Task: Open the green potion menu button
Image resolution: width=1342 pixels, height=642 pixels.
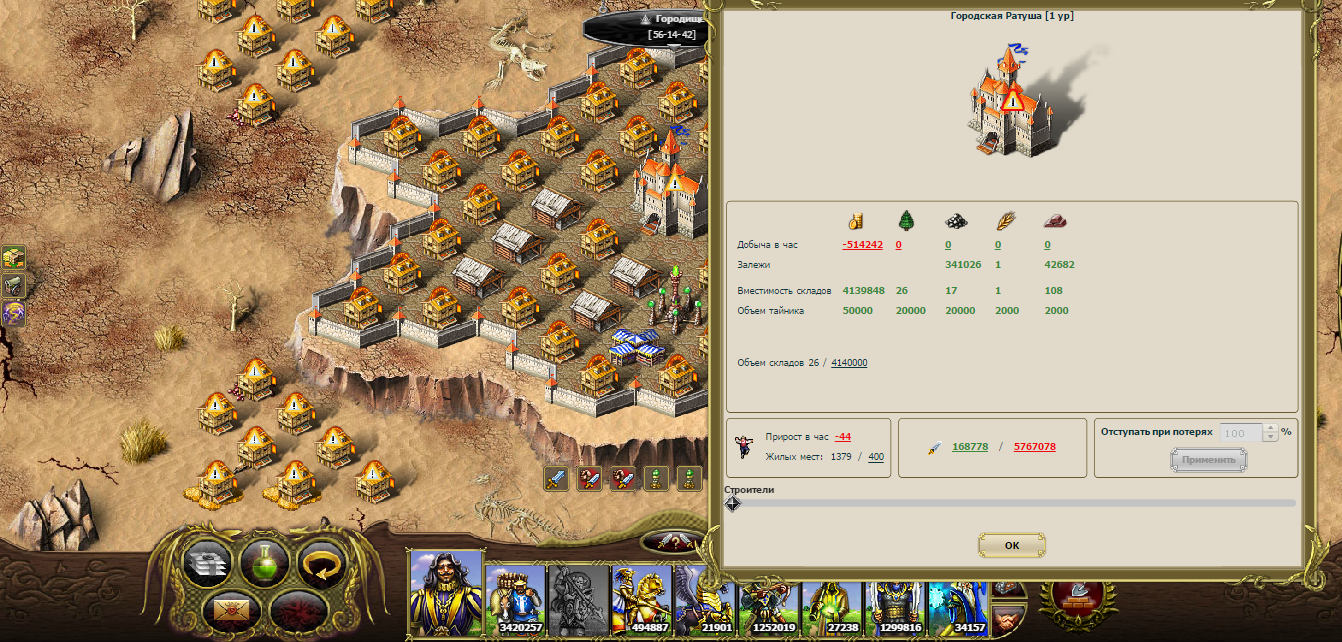Action: [x=265, y=563]
